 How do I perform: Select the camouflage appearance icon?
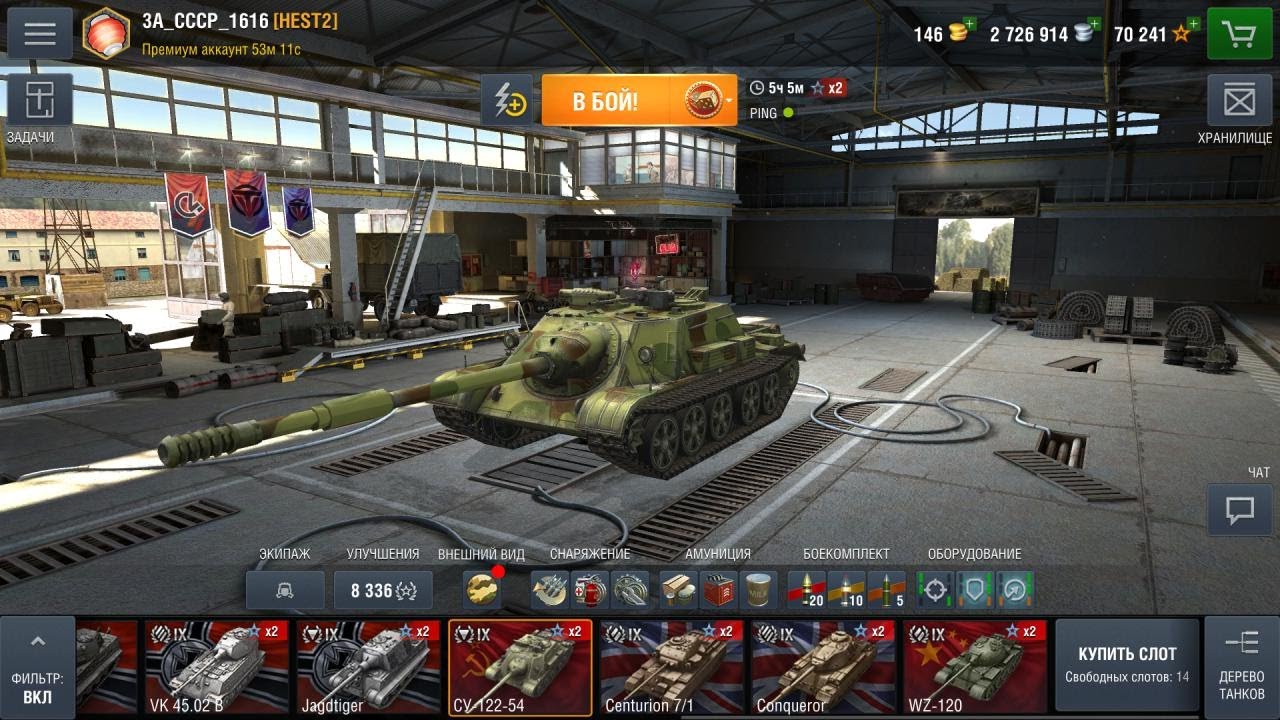(483, 590)
